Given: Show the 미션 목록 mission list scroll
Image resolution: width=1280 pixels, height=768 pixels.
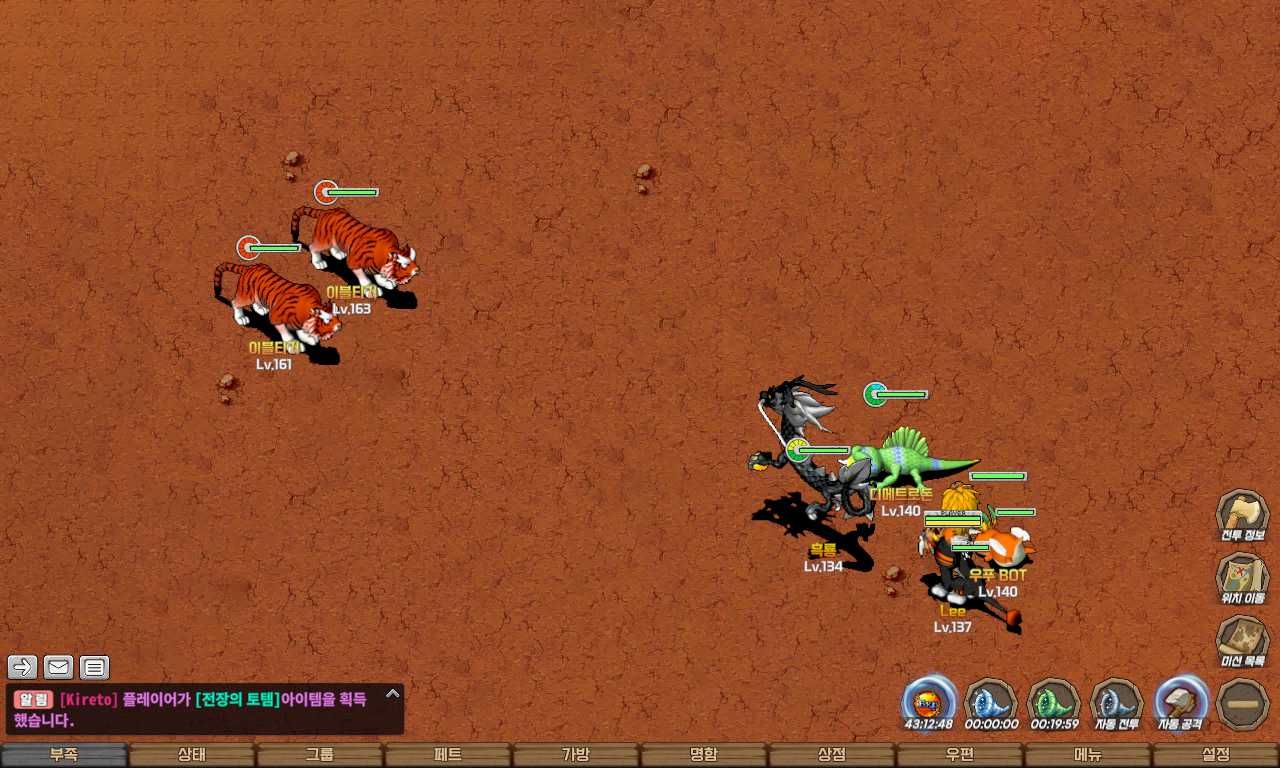Looking at the screenshot, I should tap(1242, 641).
